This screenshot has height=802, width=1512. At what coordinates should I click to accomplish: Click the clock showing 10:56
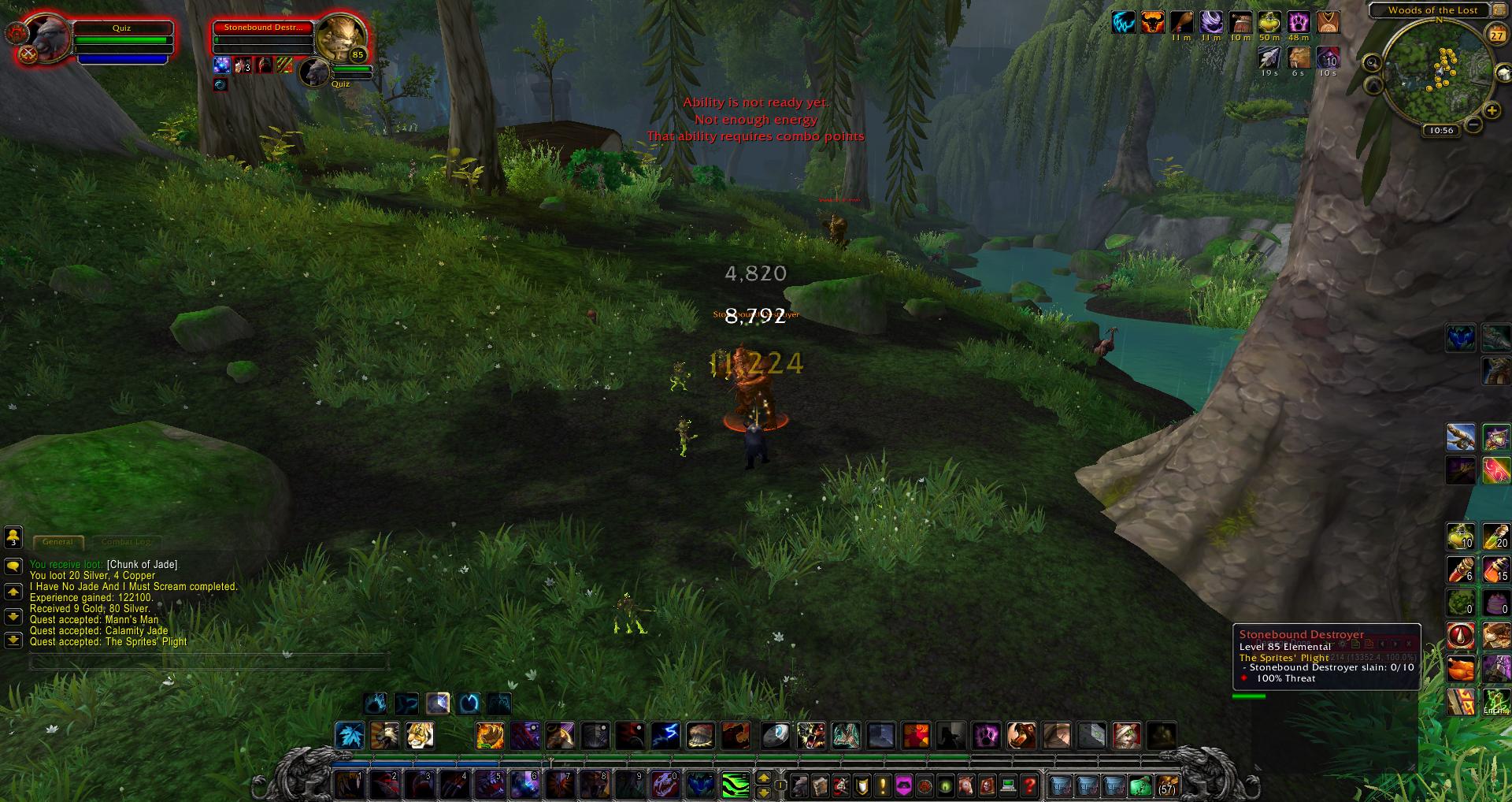tap(1441, 131)
